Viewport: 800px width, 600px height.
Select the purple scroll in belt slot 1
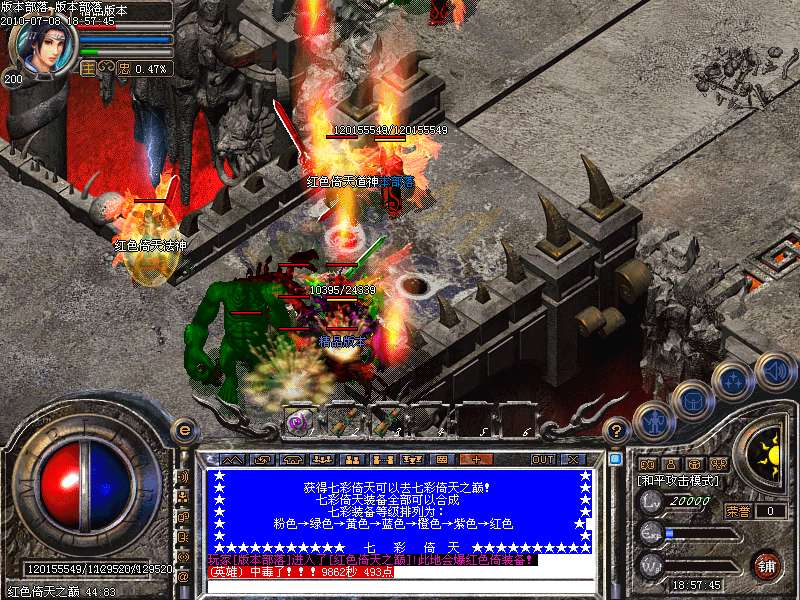click(x=299, y=421)
